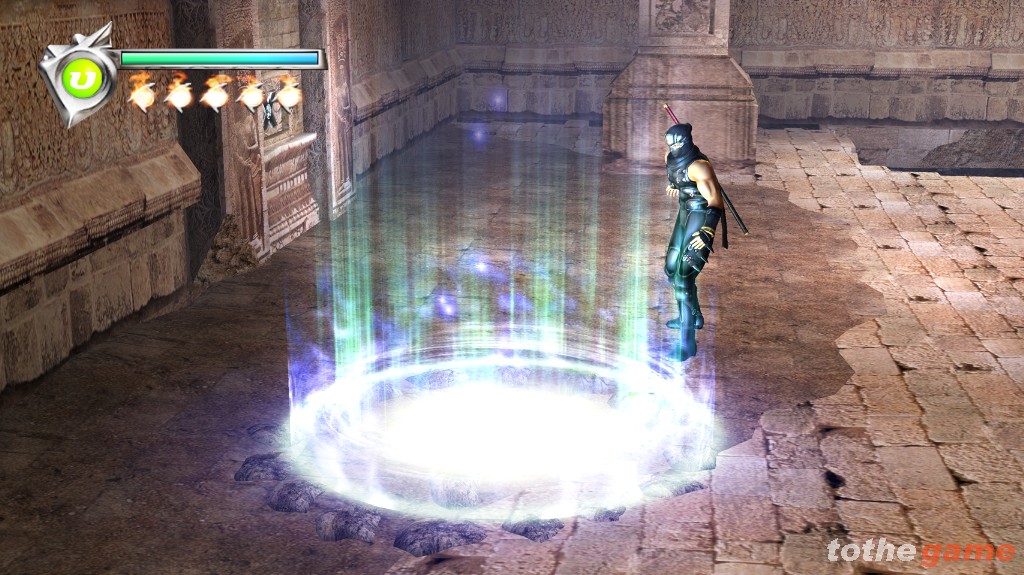
Task: Click the tothegame watermark logo
Action: click(919, 551)
